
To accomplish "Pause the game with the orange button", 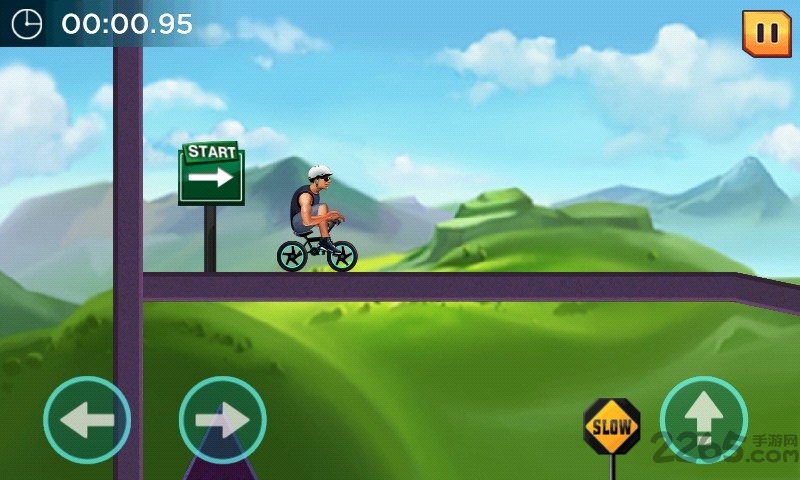I will (x=766, y=33).
